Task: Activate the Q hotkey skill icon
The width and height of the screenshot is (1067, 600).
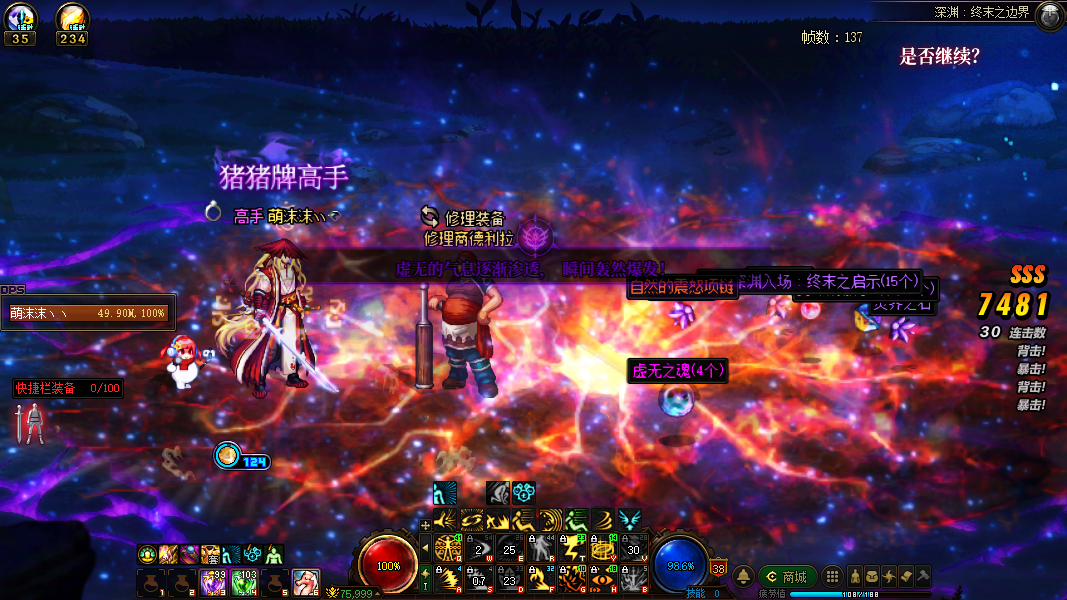Action: pyautogui.click(x=448, y=547)
